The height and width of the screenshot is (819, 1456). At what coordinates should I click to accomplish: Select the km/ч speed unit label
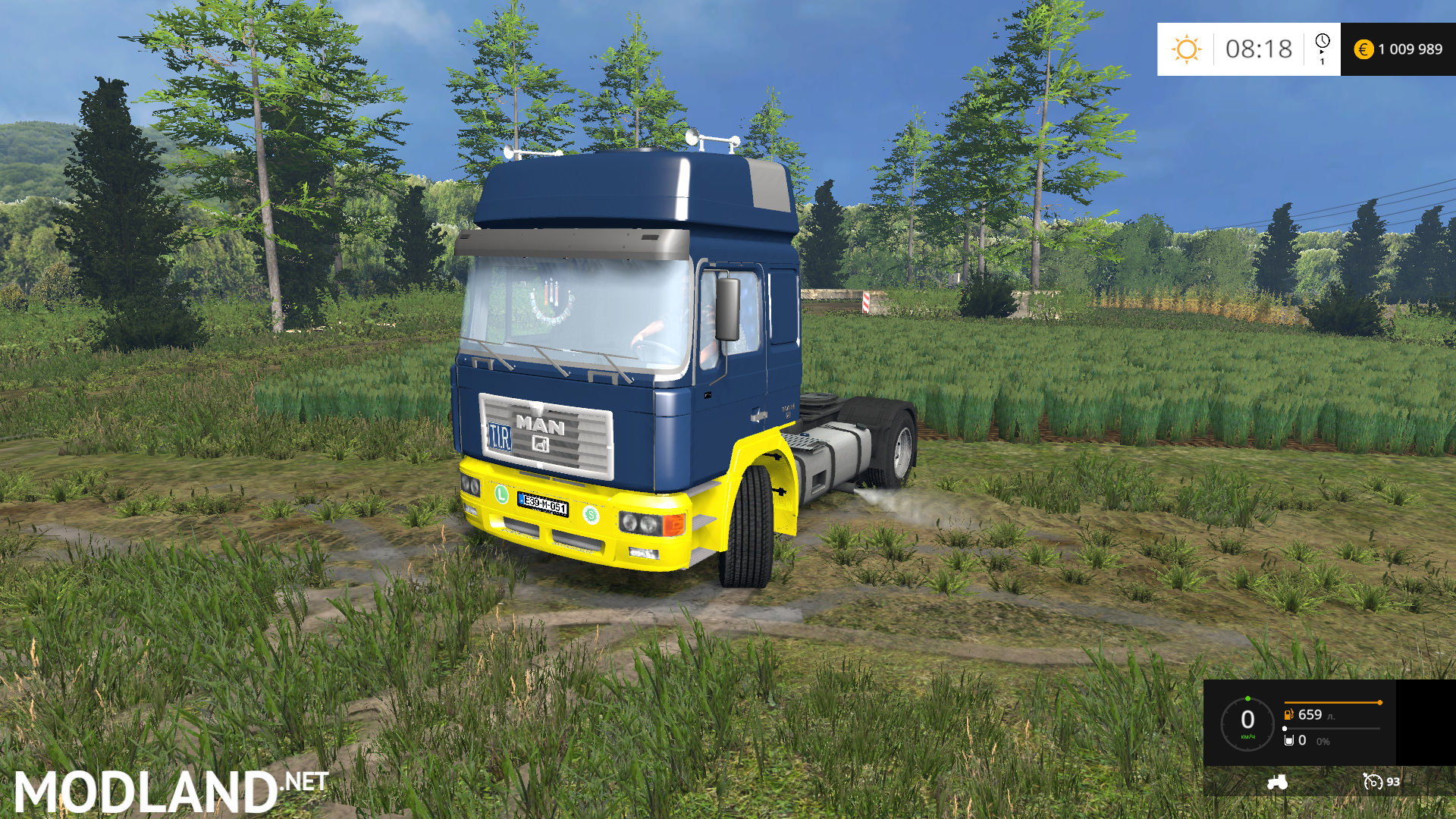click(x=1248, y=738)
